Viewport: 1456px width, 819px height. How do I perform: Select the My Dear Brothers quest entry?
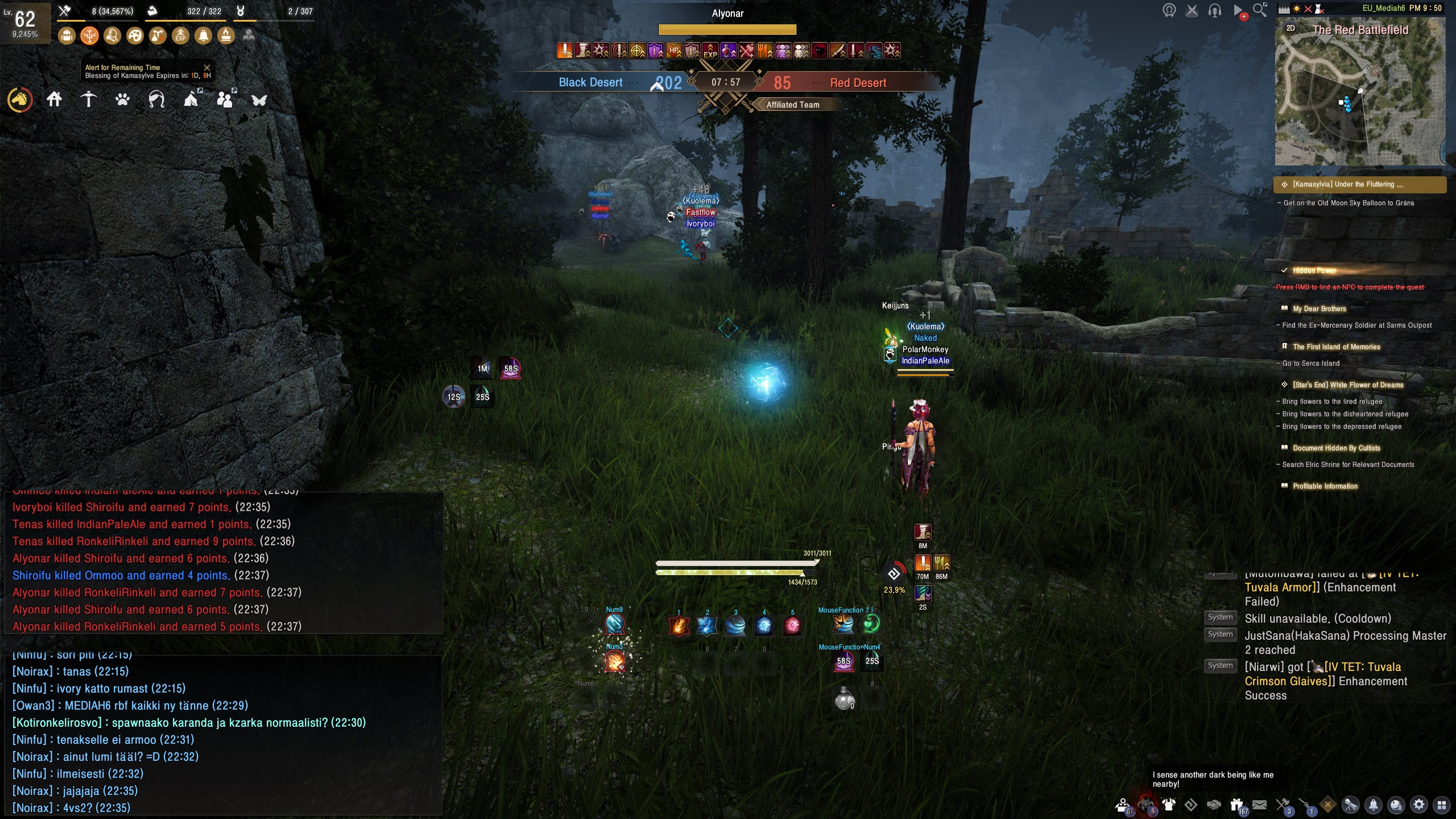1319,309
